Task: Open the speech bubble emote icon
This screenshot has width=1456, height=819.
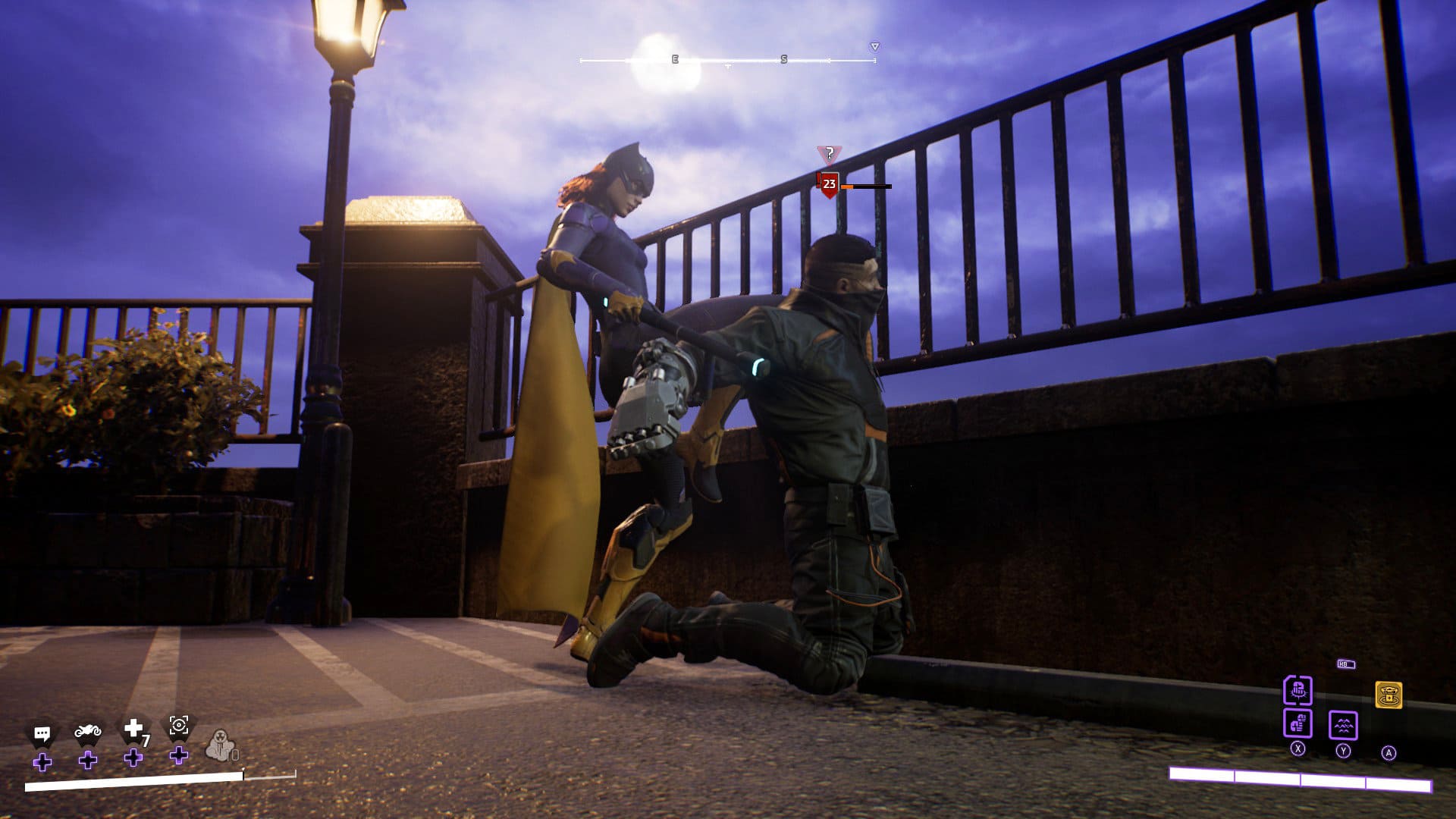Action: (x=42, y=733)
